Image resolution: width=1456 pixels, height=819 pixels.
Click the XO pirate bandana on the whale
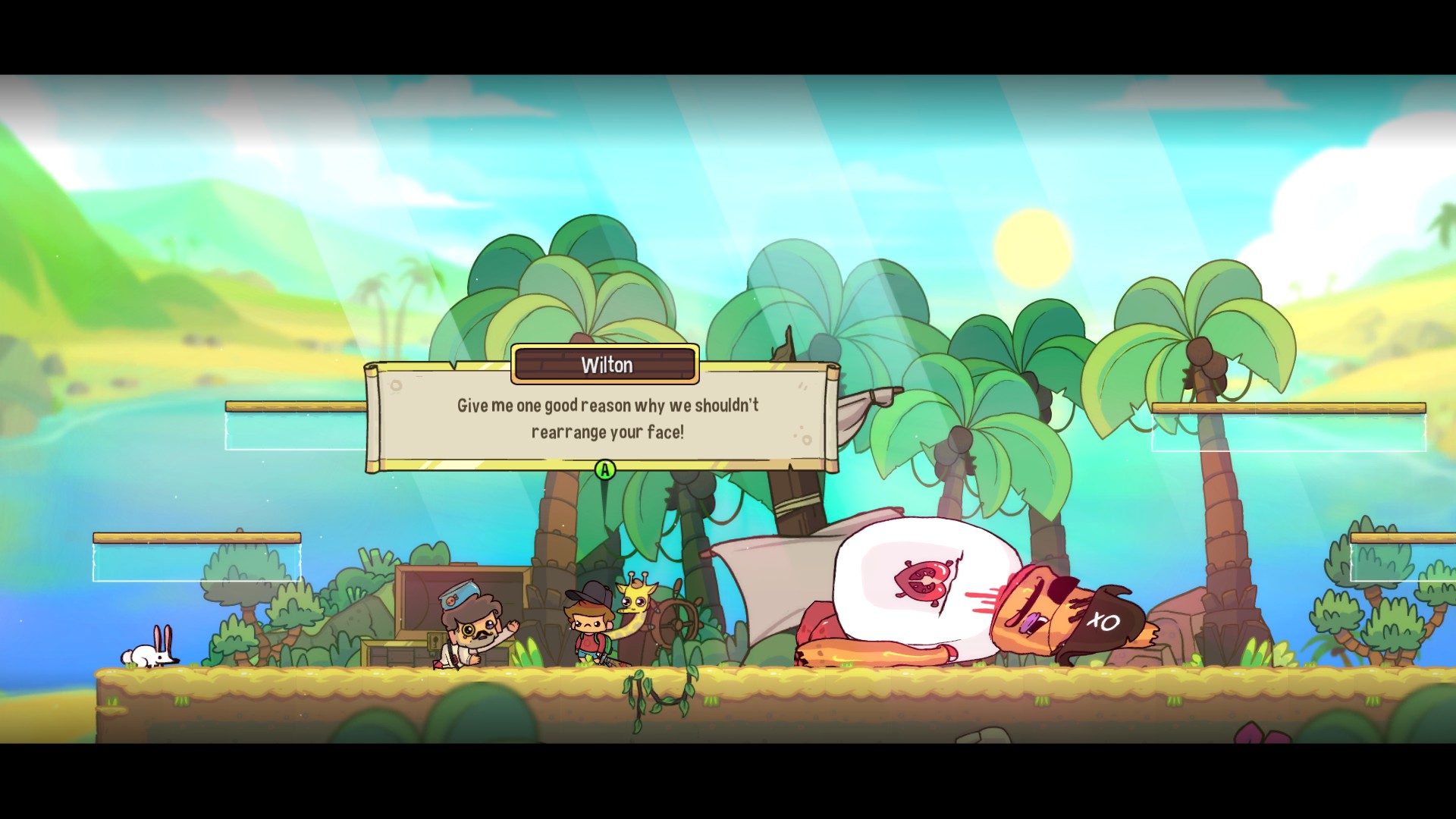tap(1103, 620)
